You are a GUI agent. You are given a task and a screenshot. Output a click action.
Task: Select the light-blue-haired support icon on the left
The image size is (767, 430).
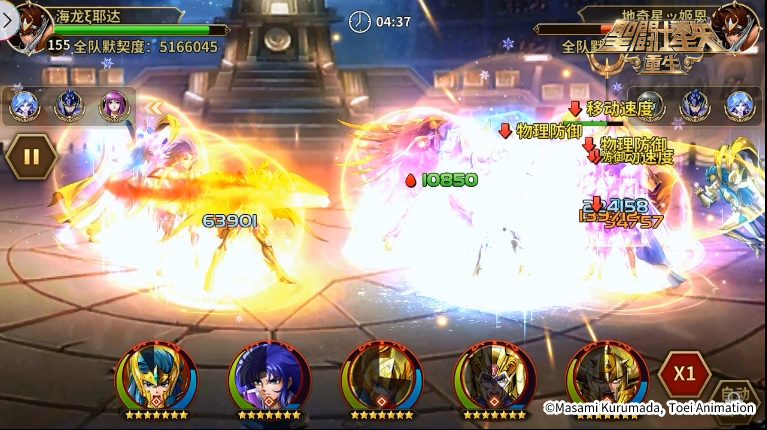click(x=23, y=104)
